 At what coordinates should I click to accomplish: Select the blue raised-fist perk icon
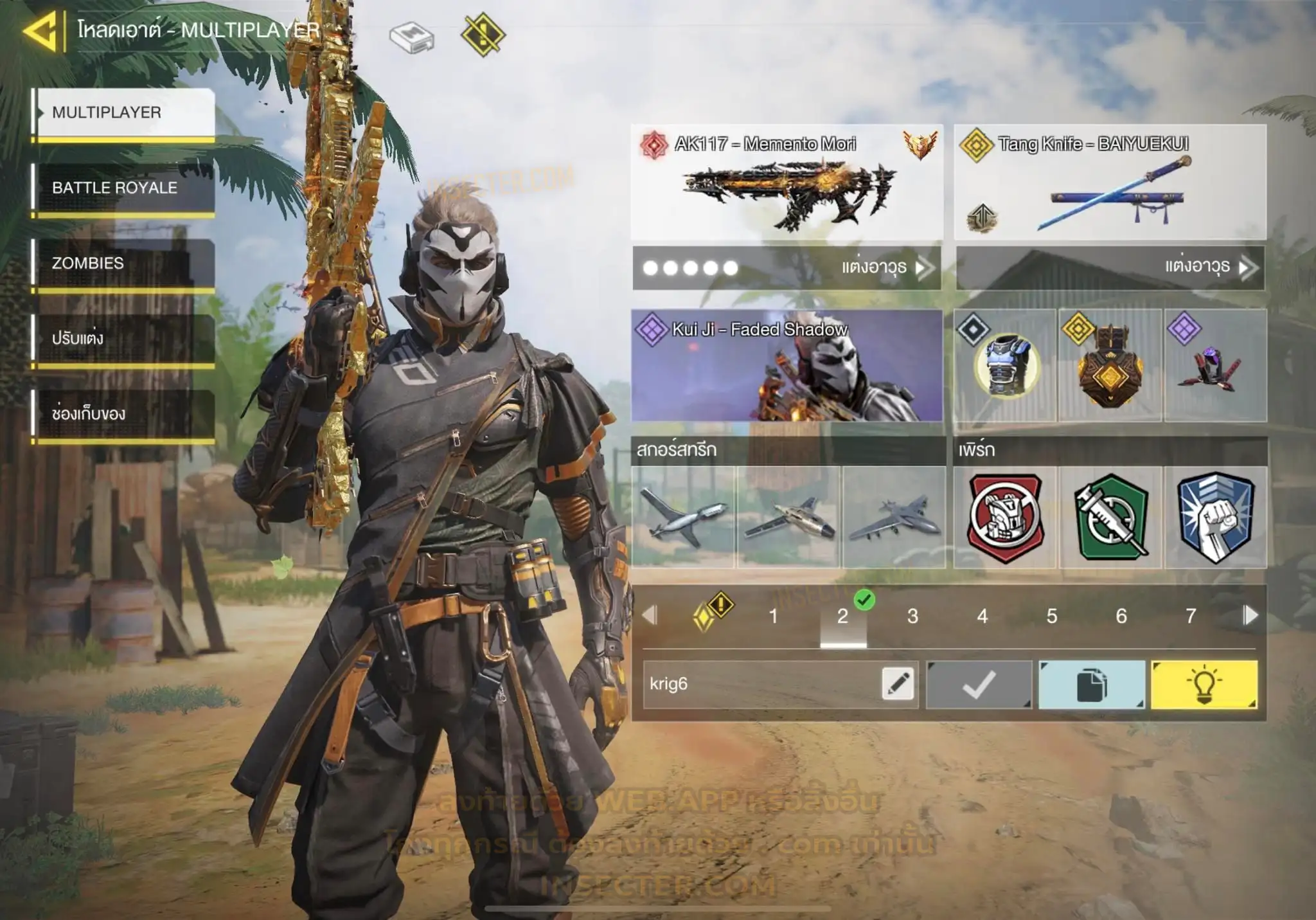tap(1216, 518)
